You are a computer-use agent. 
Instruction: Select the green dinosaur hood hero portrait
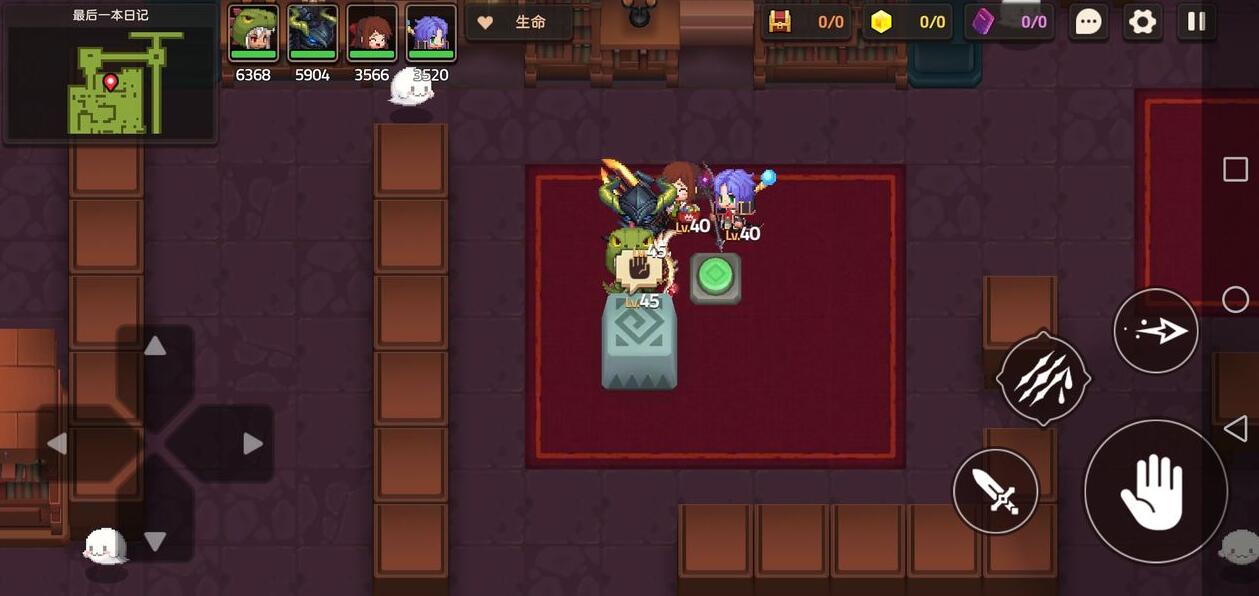point(253,34)
